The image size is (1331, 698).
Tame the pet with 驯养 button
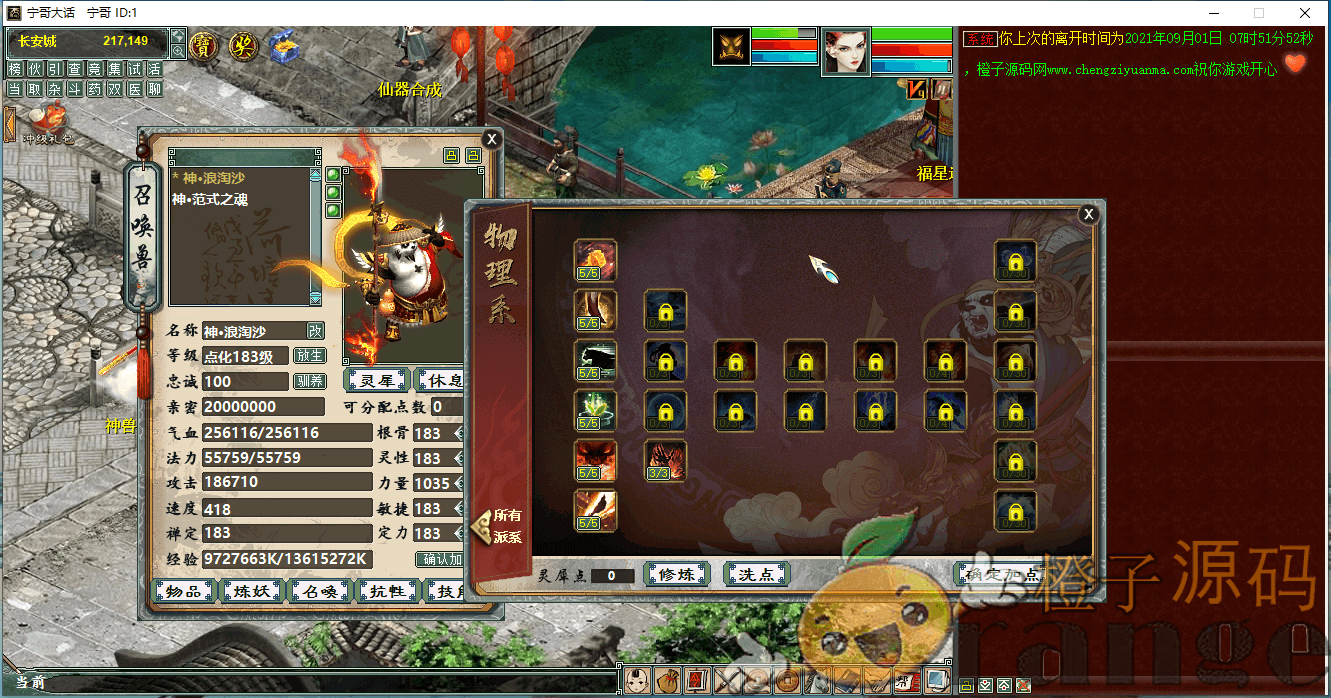click(309, 381)
